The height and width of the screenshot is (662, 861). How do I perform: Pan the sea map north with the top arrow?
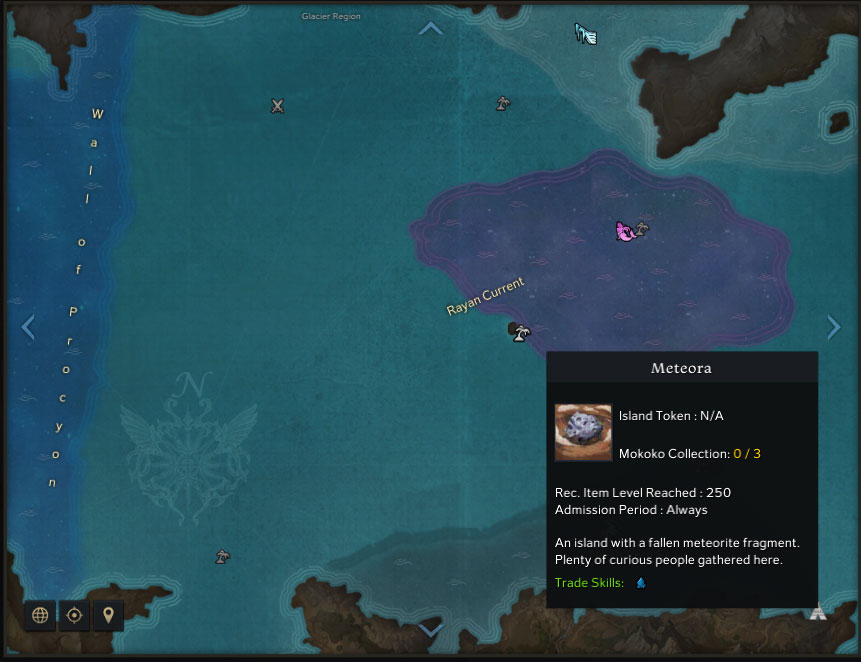(430, 28)
